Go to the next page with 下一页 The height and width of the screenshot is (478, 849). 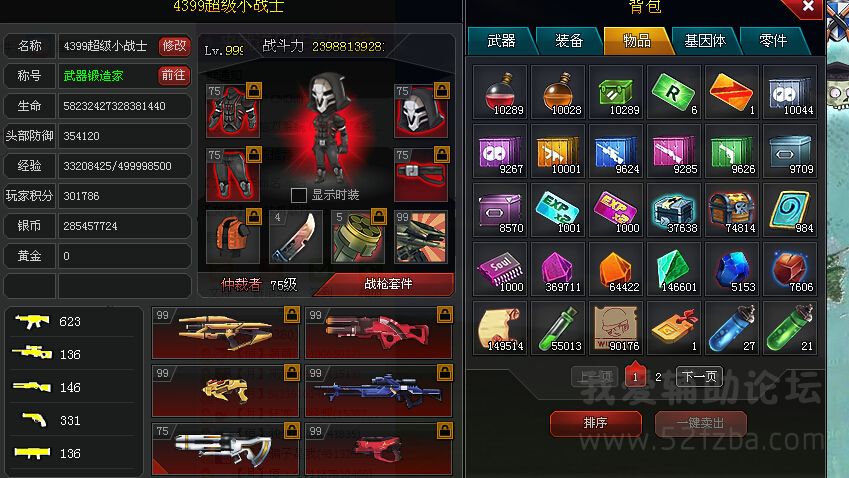[x=699, y=377]
